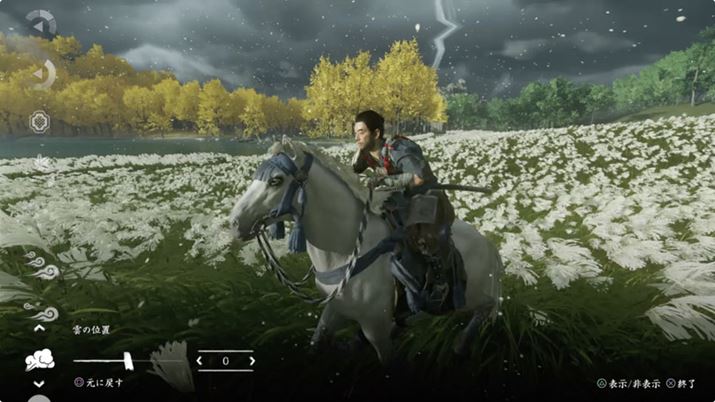Click the cloud position slider handle
Viewport: 715px width, 402px height.
tap(128, 359)
